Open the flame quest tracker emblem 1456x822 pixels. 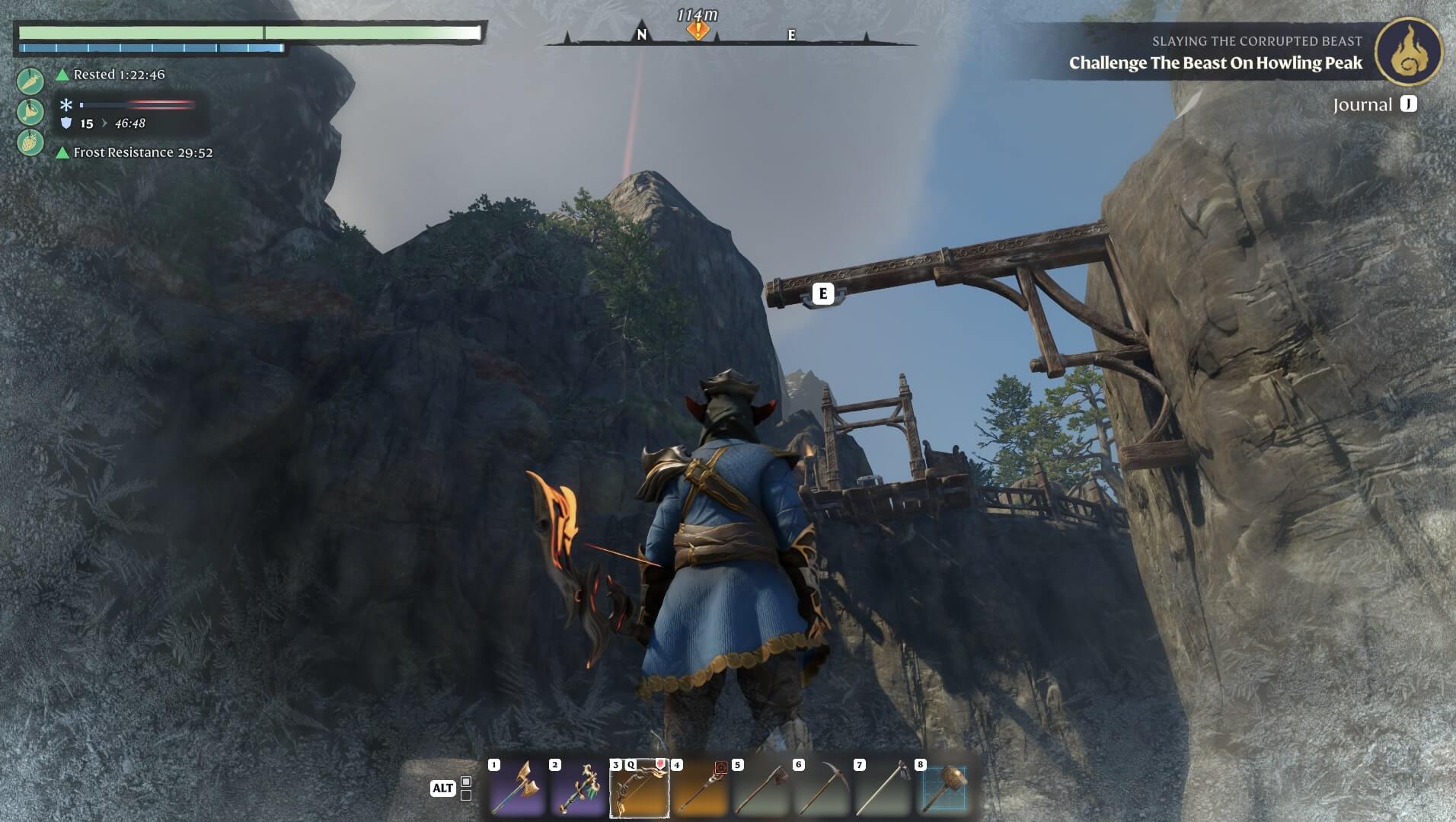(1408, 52)
